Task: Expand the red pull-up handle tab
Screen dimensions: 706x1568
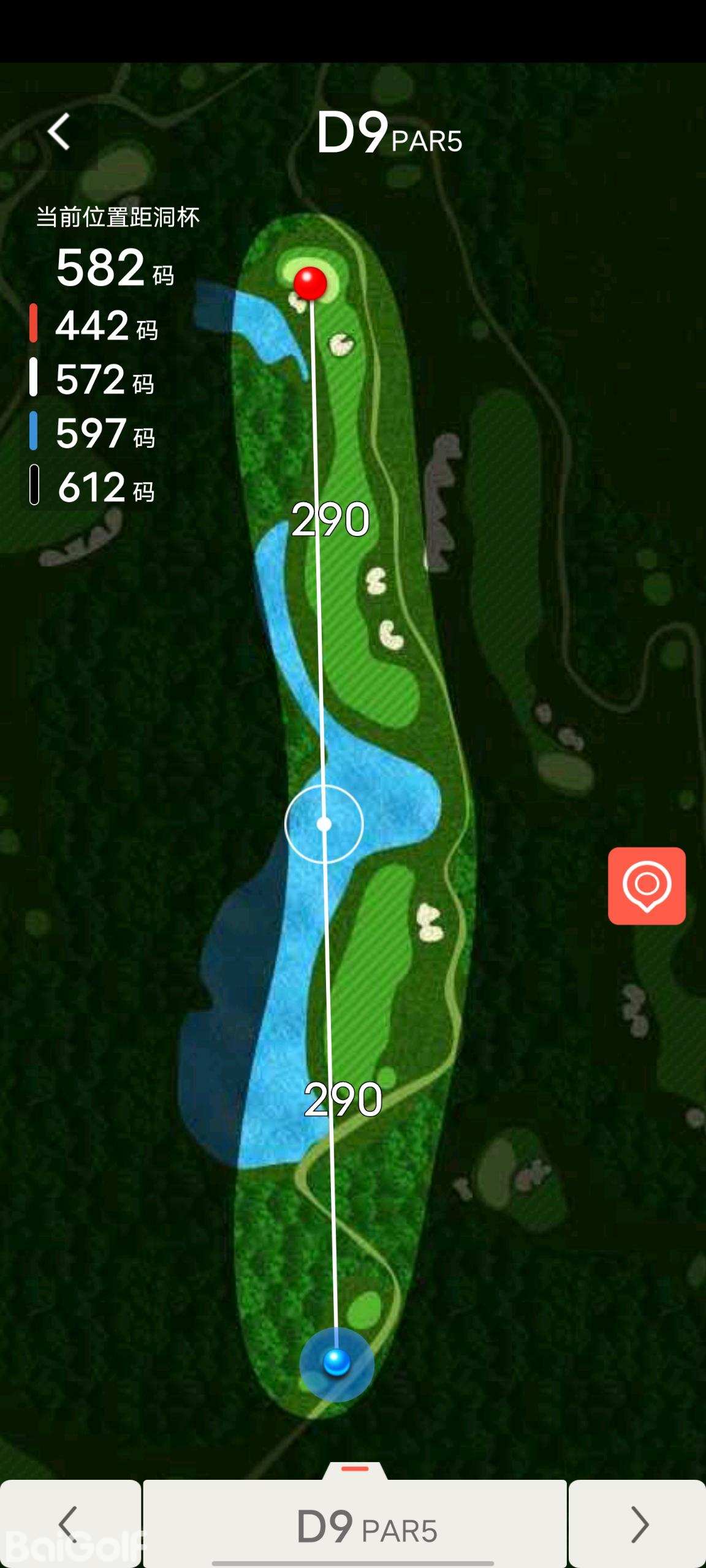Action: click(355, 1471)
